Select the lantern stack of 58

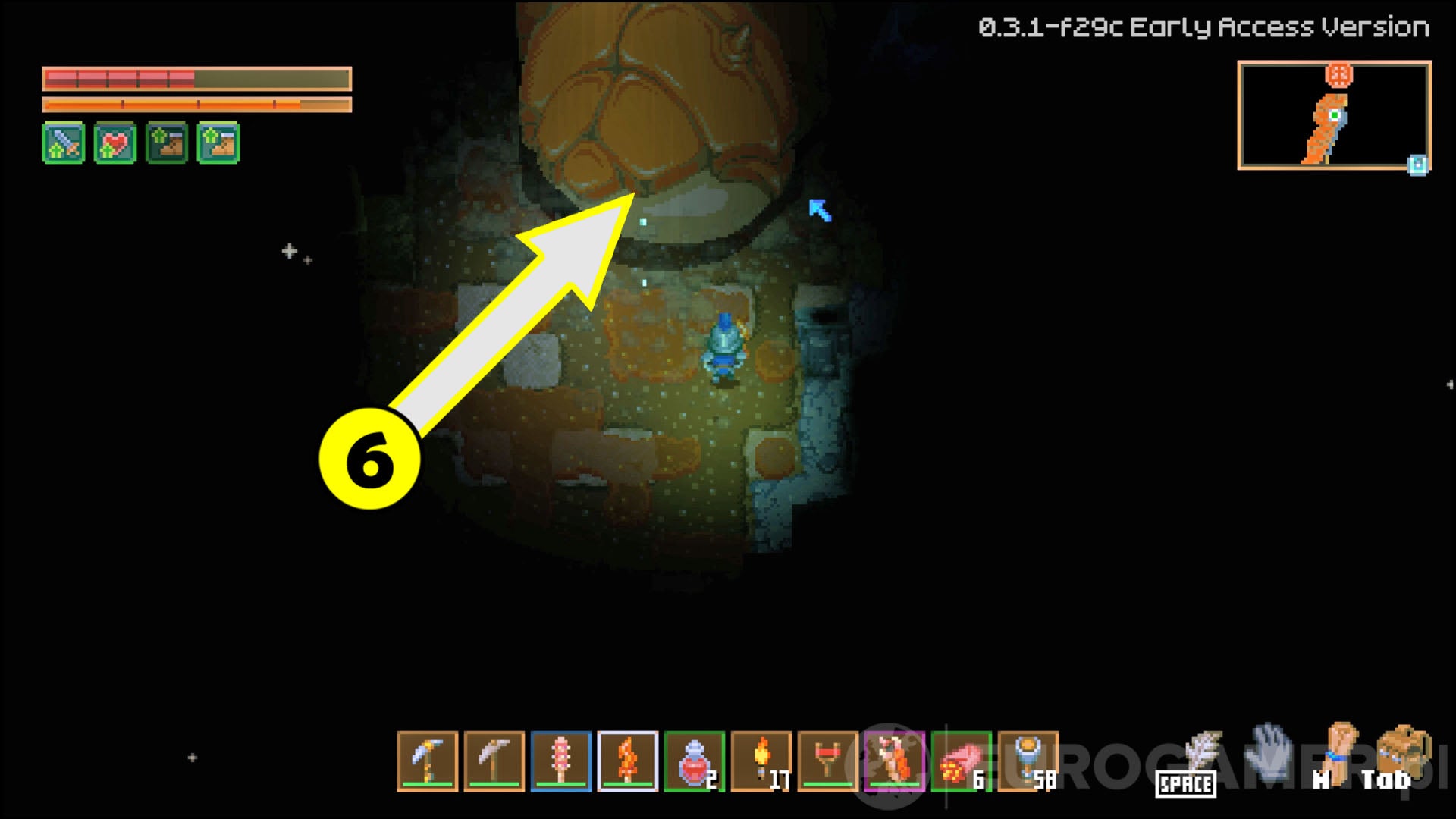point(1028,760)
